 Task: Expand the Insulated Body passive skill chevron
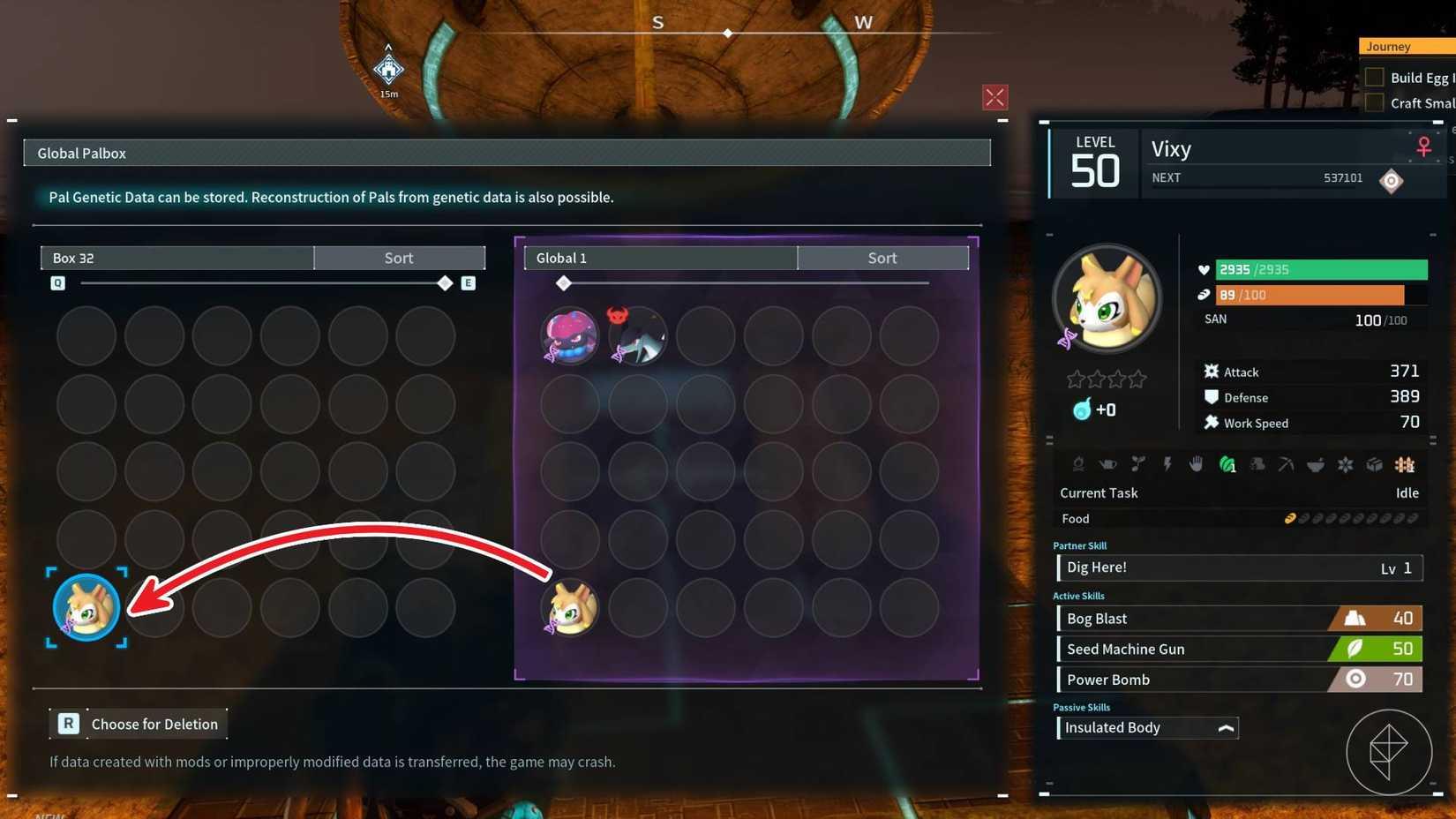[x=1227, y=728]
